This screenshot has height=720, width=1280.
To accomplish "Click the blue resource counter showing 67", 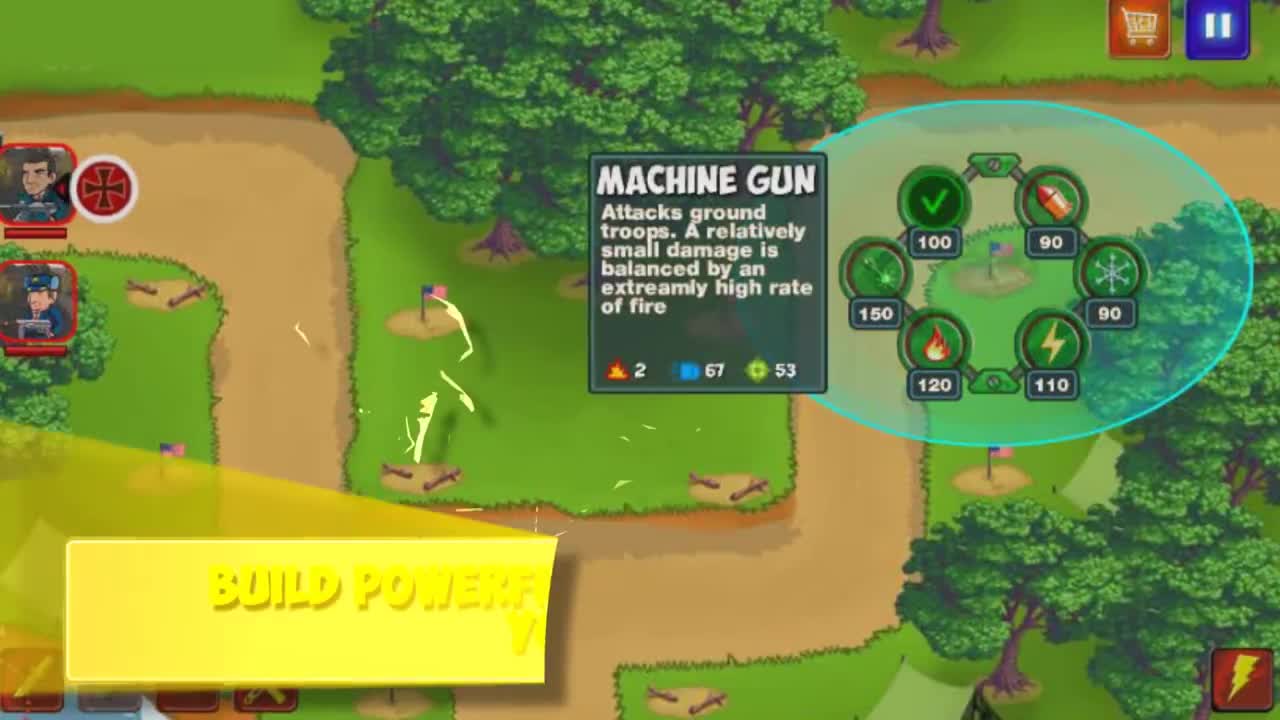I will tap(700, 372).
